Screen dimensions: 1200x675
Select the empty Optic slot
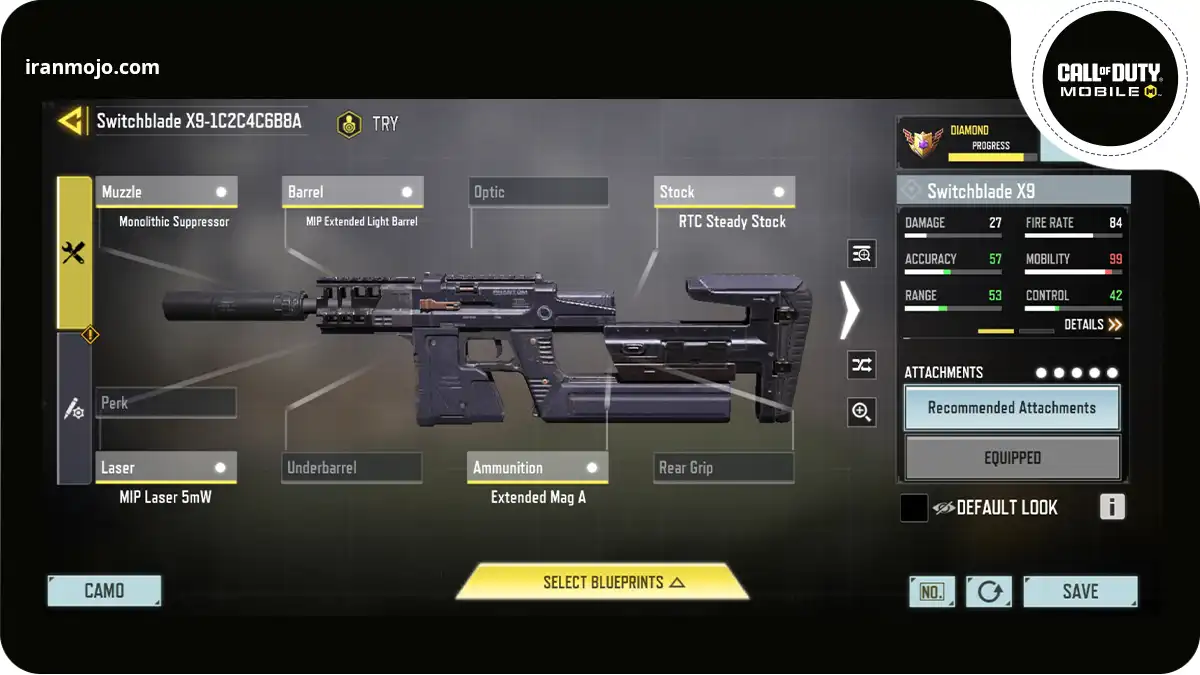coord(538,192)
